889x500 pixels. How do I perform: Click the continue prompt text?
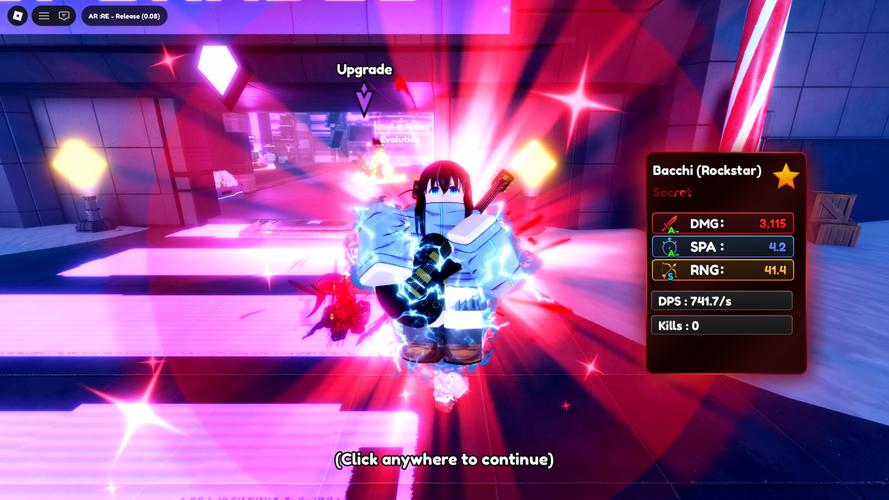(444, 460)
